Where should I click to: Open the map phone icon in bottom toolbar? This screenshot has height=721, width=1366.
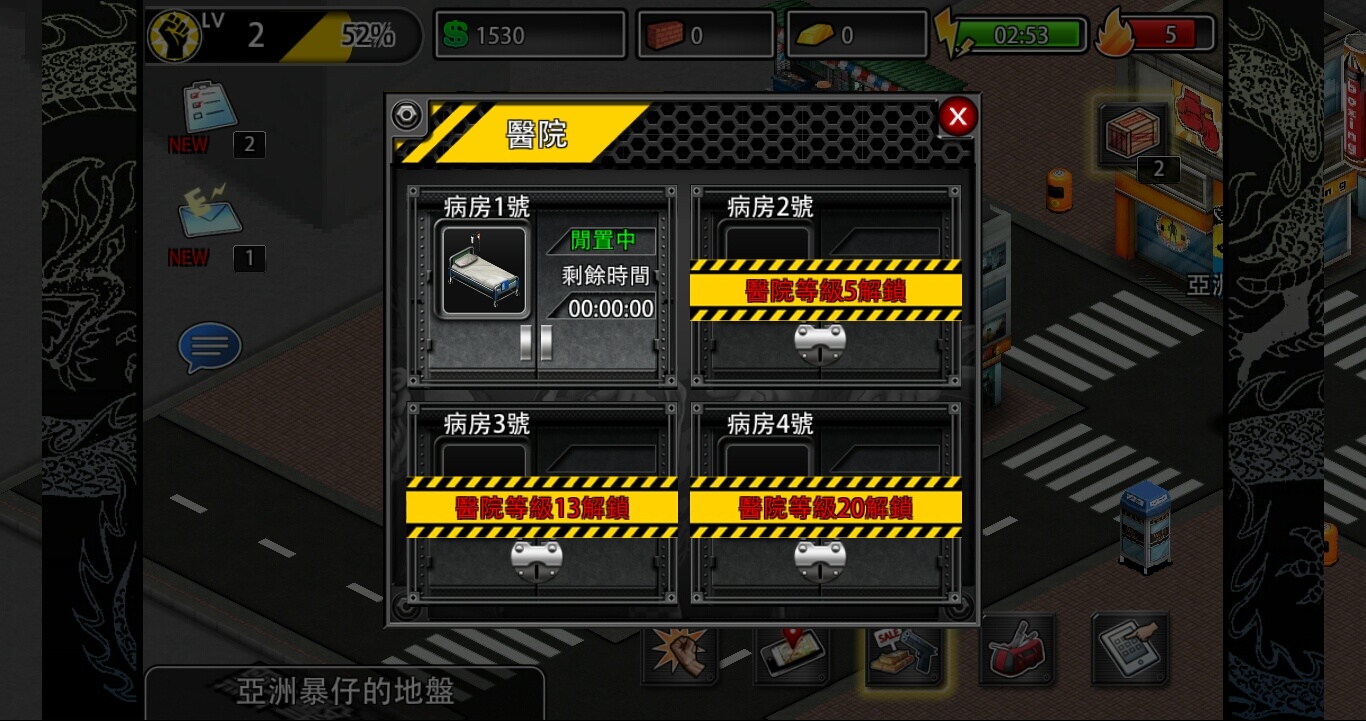click(x=793, y=650)
